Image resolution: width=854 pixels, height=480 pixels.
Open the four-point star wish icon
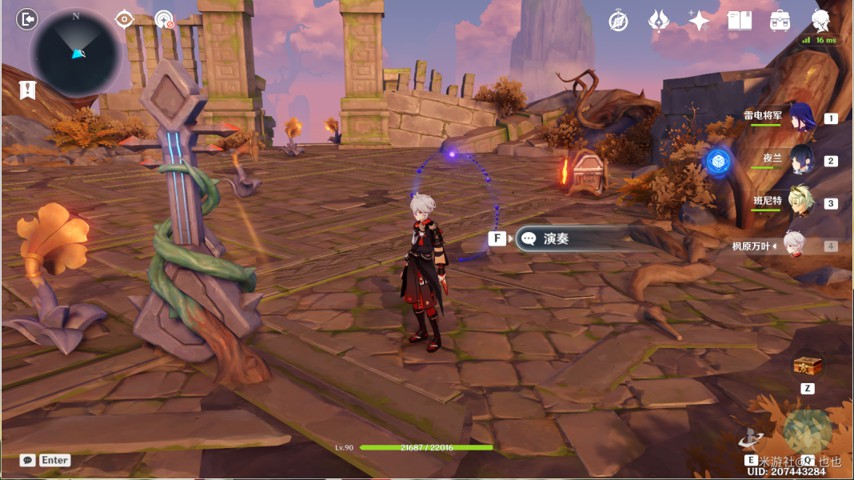(x=699, y=20)
